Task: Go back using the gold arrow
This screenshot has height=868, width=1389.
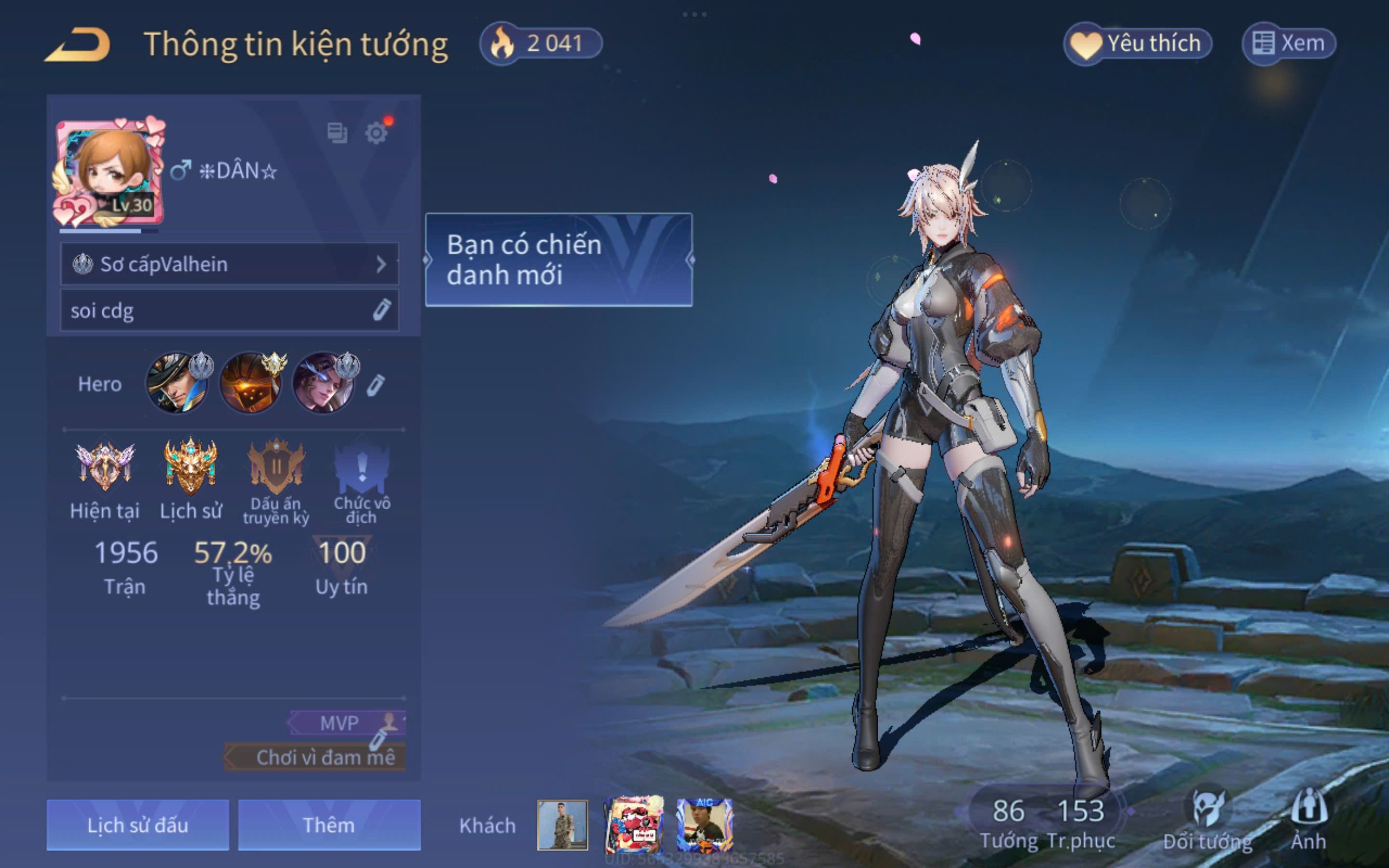Action: click(78, 45)
